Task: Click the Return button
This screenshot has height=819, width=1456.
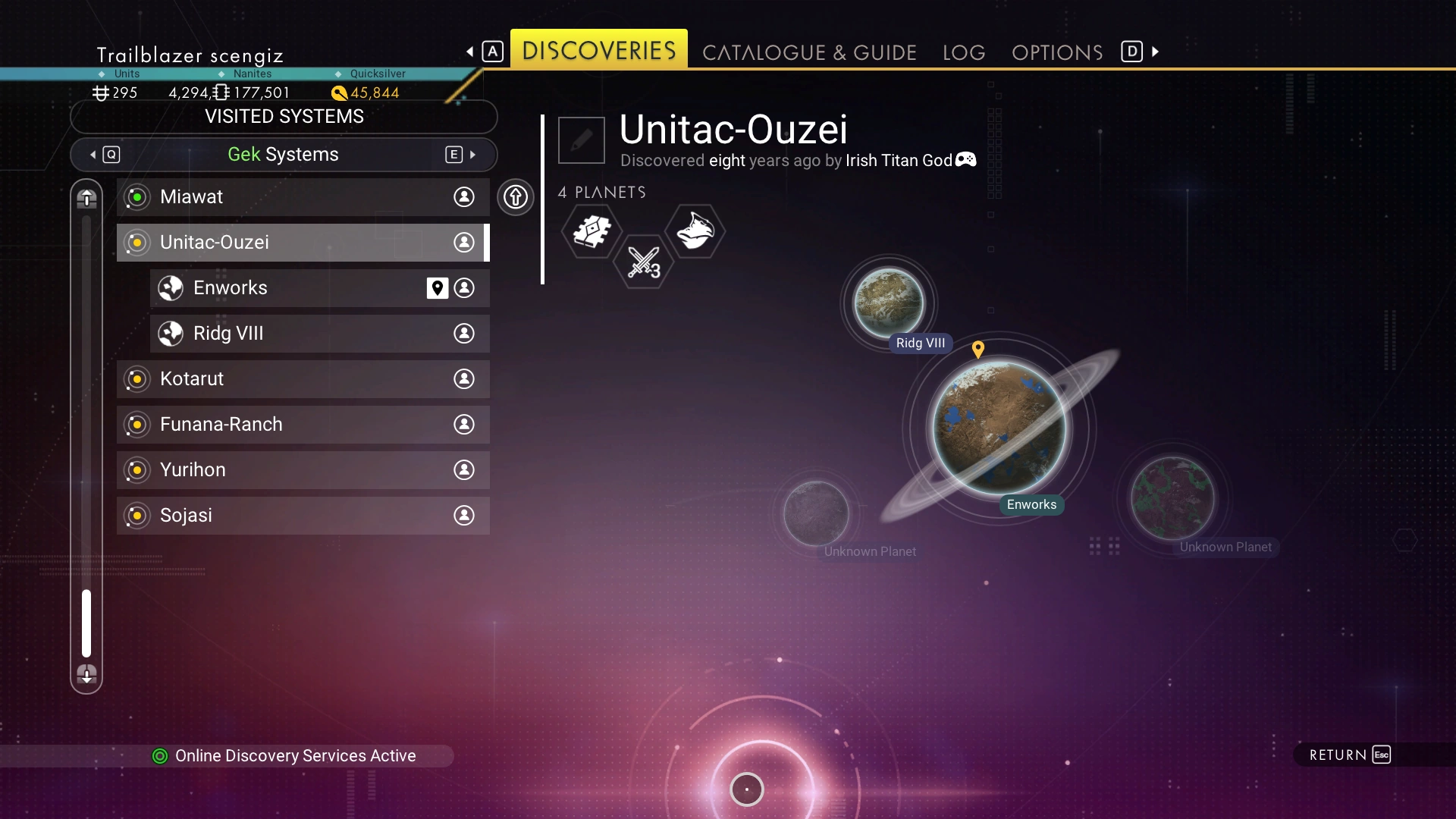Action: (x=1350, y=755)
